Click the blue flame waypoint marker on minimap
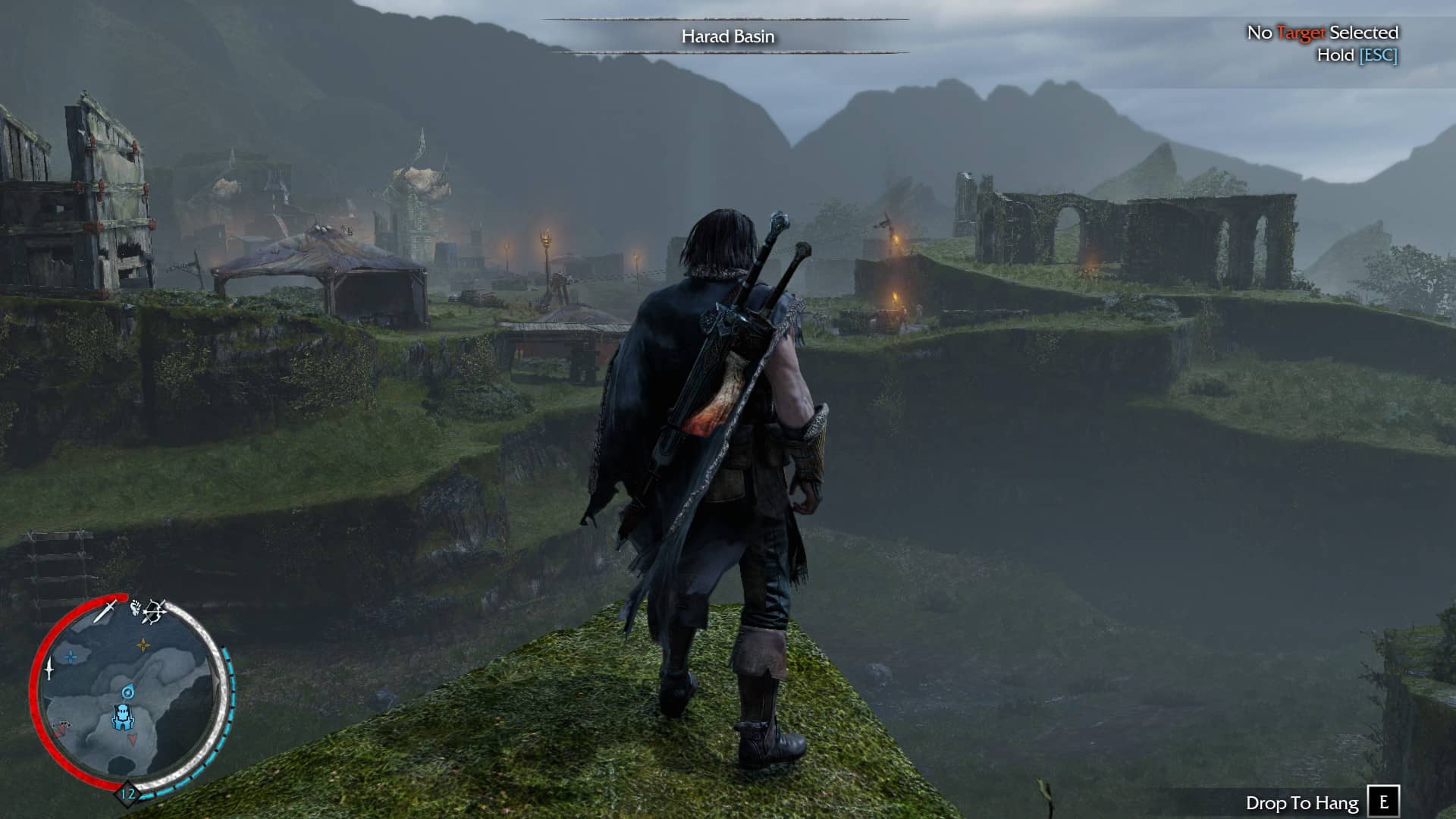 pos(127,692)
